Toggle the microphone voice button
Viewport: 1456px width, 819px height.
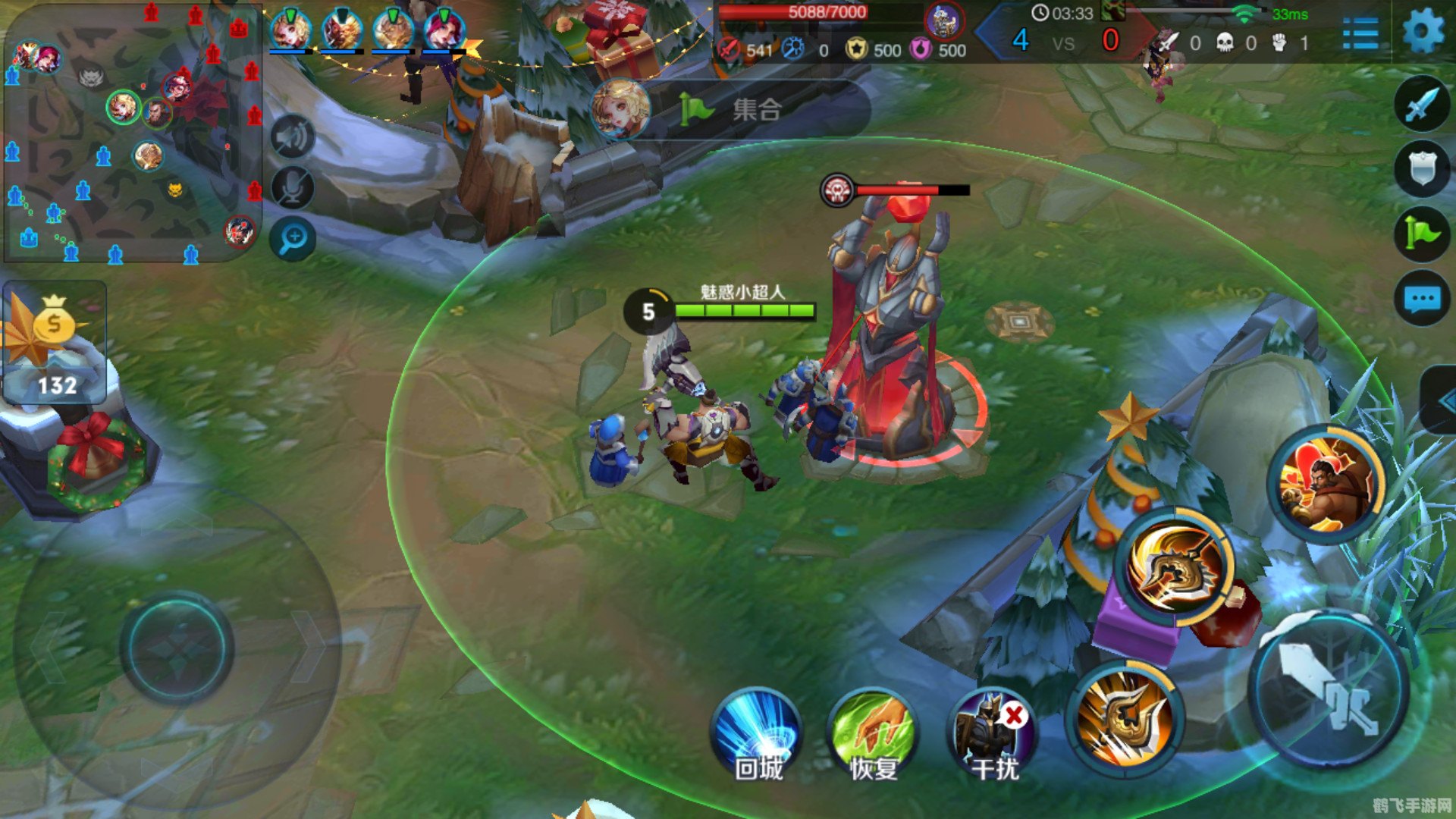click(293, 187)
